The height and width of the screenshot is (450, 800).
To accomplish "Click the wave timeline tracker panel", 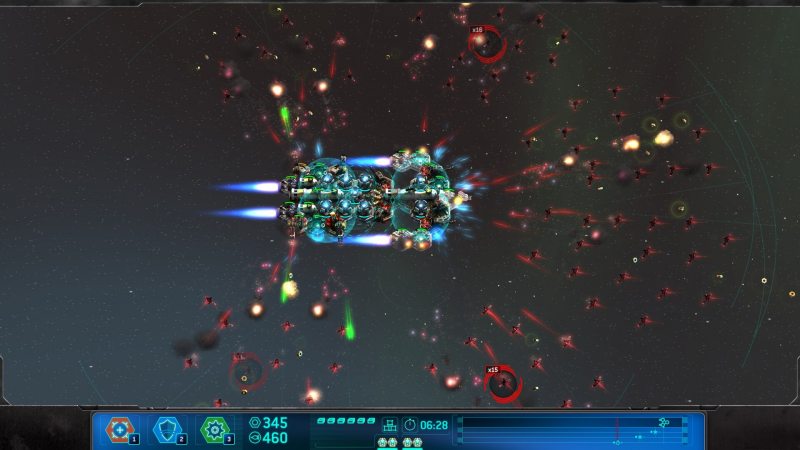I will [x=572, y=430].
